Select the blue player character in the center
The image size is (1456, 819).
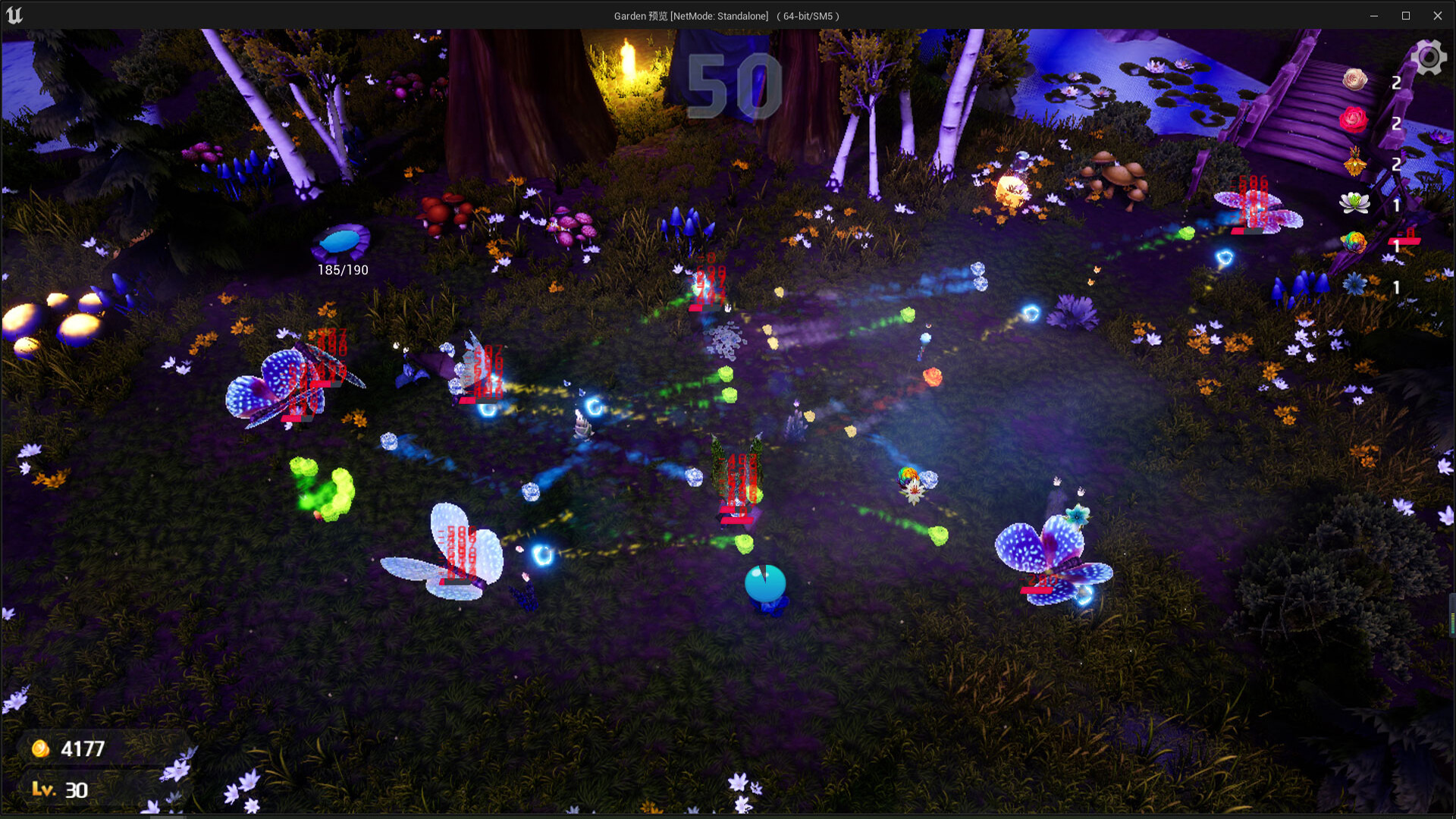pos(764,582)
